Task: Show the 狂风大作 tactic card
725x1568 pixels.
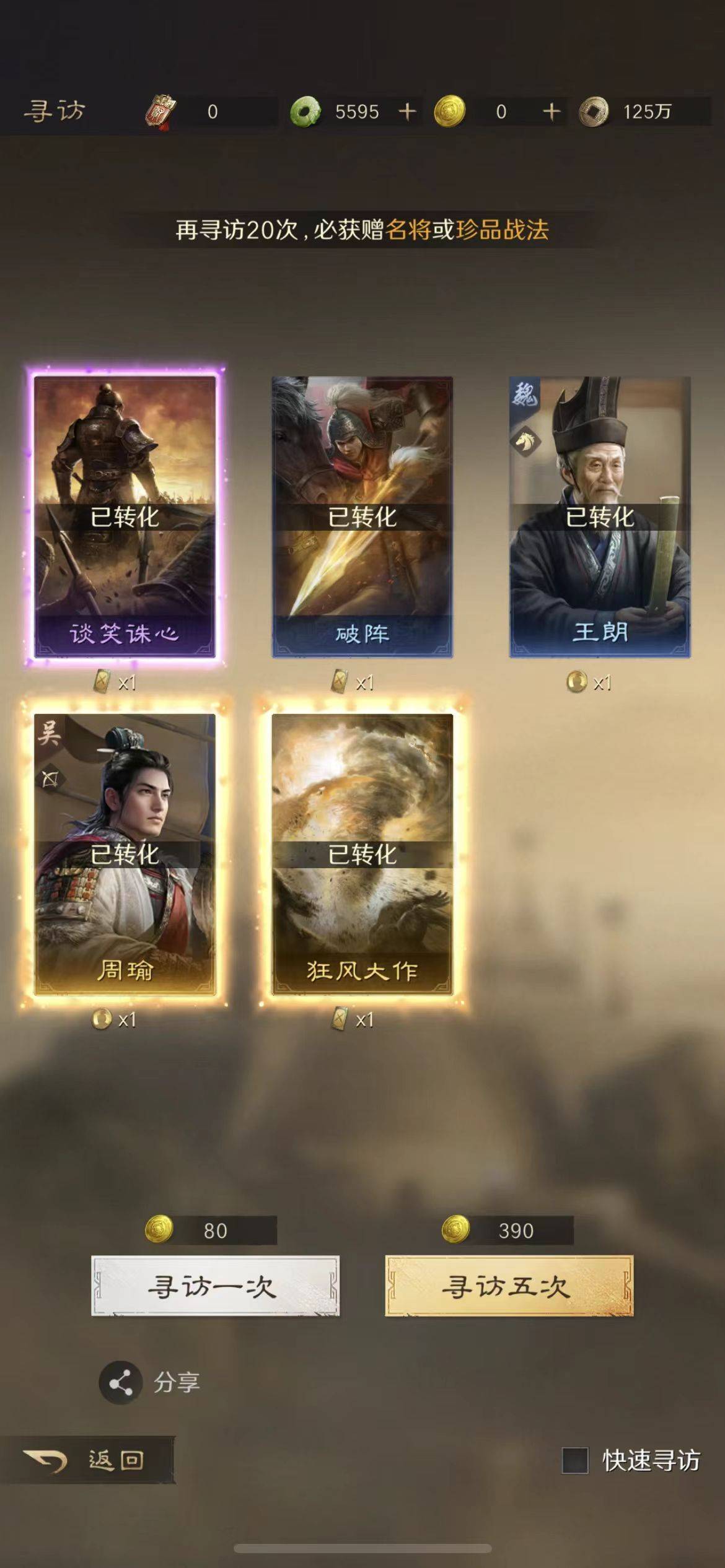Action: 362,854
